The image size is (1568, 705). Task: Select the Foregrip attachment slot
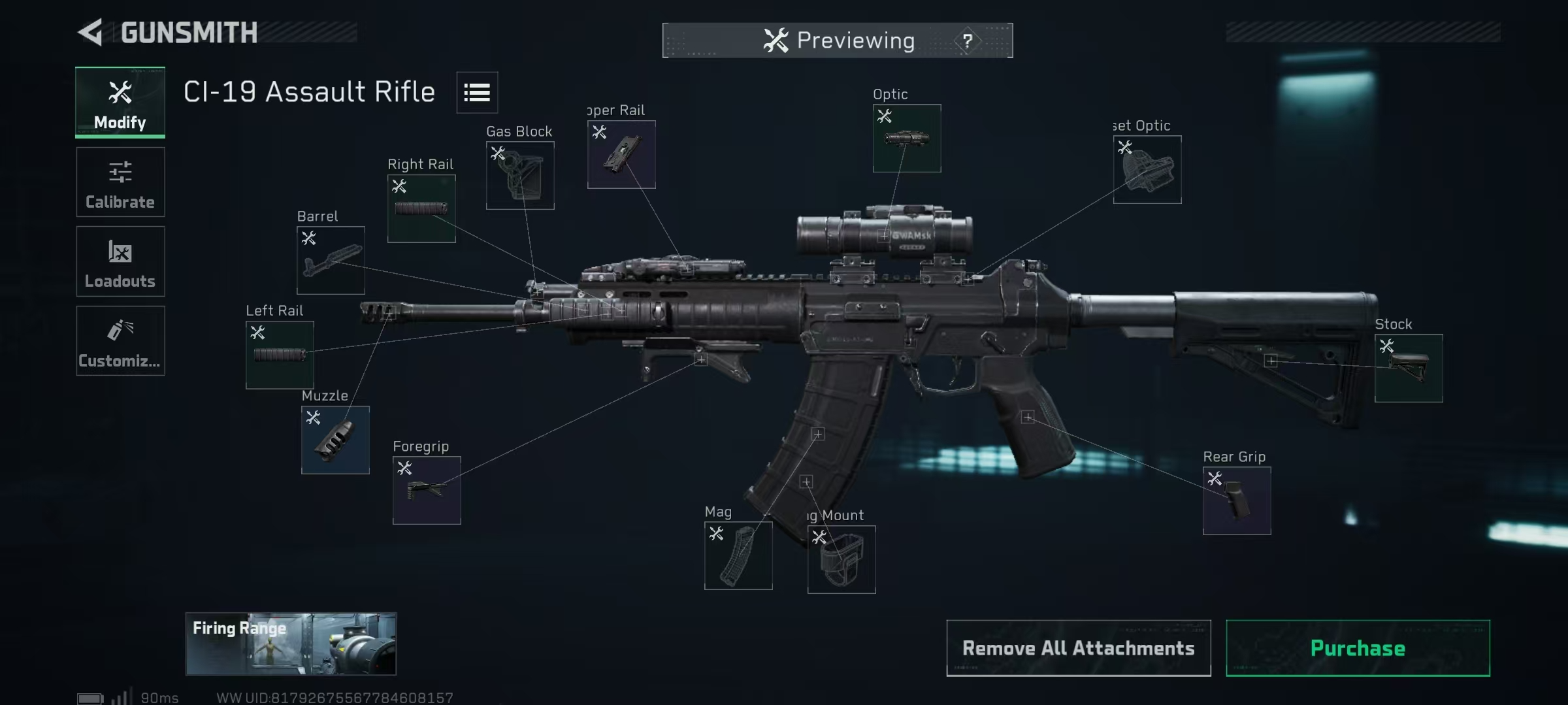[x=427, y=490]
